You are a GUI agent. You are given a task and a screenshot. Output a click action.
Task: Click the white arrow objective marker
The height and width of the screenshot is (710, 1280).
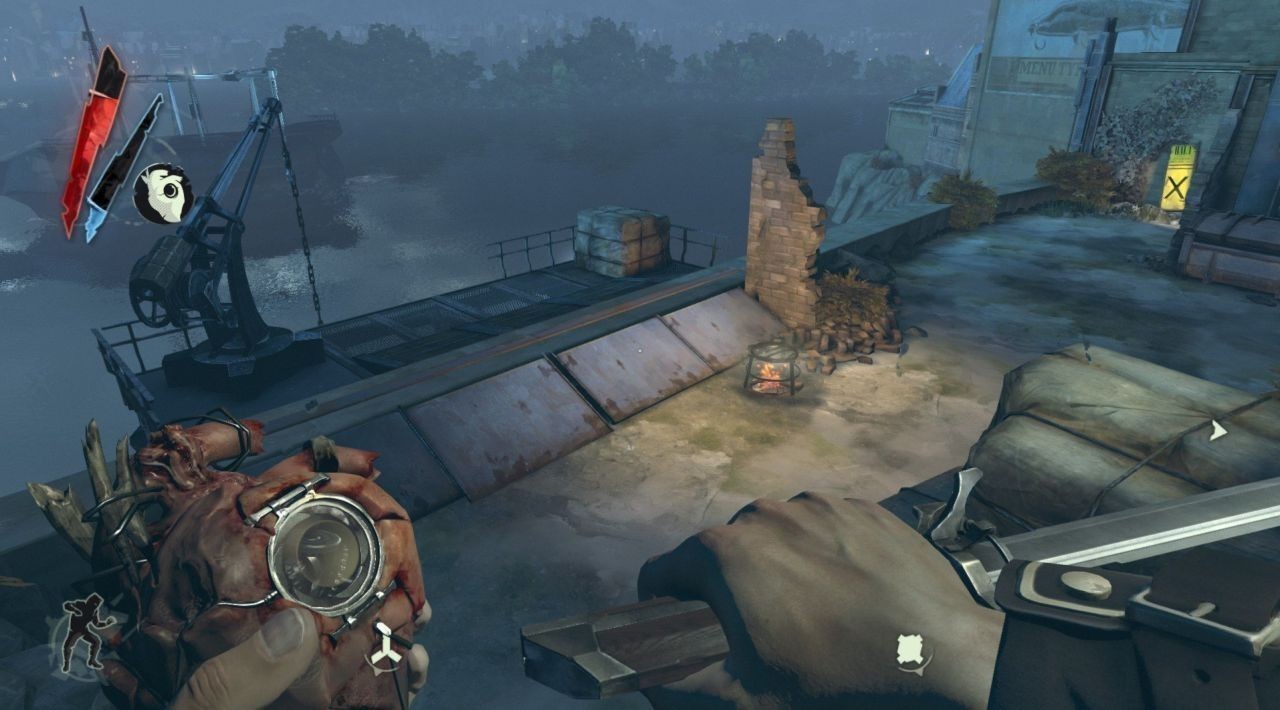click(x=1217, y=431)
